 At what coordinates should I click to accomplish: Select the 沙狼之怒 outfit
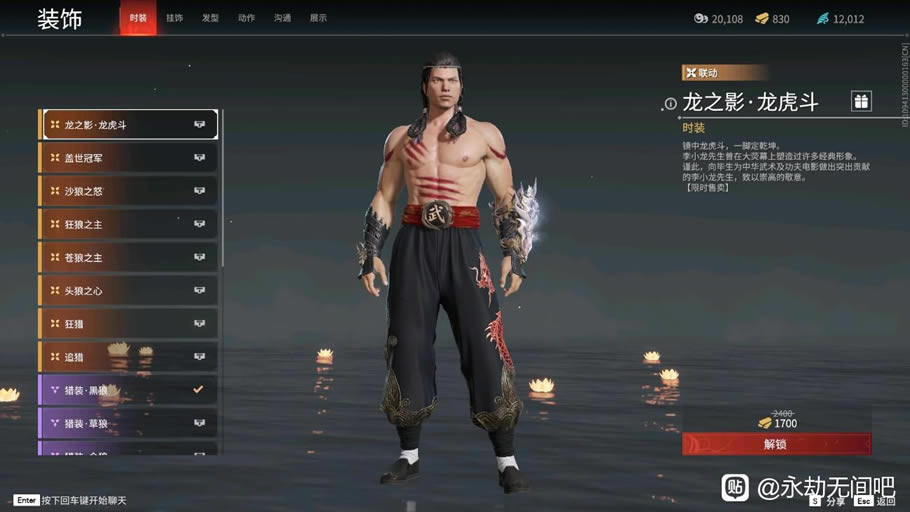[130, 191]
